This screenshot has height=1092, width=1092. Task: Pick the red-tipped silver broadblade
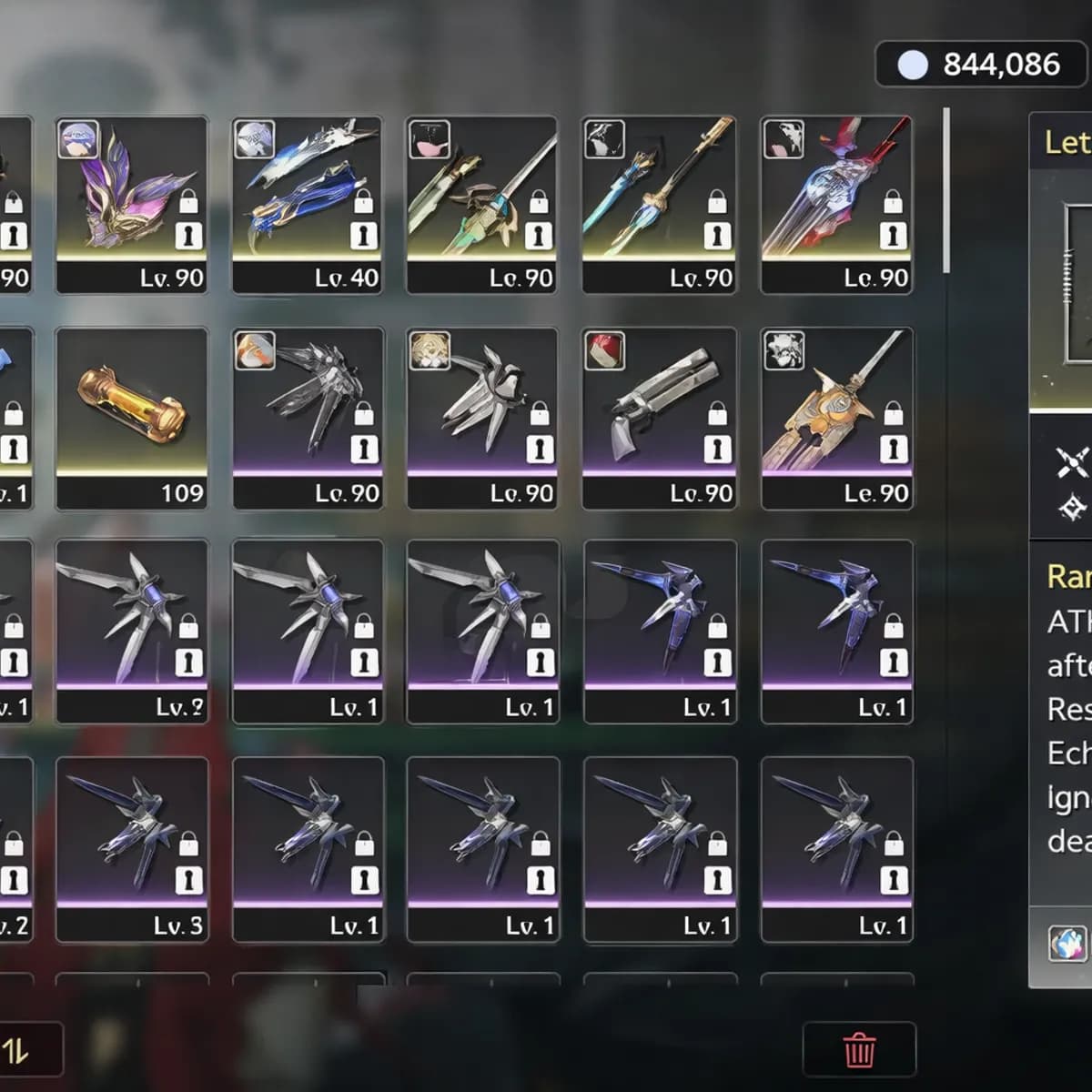(x=836, y=205)
